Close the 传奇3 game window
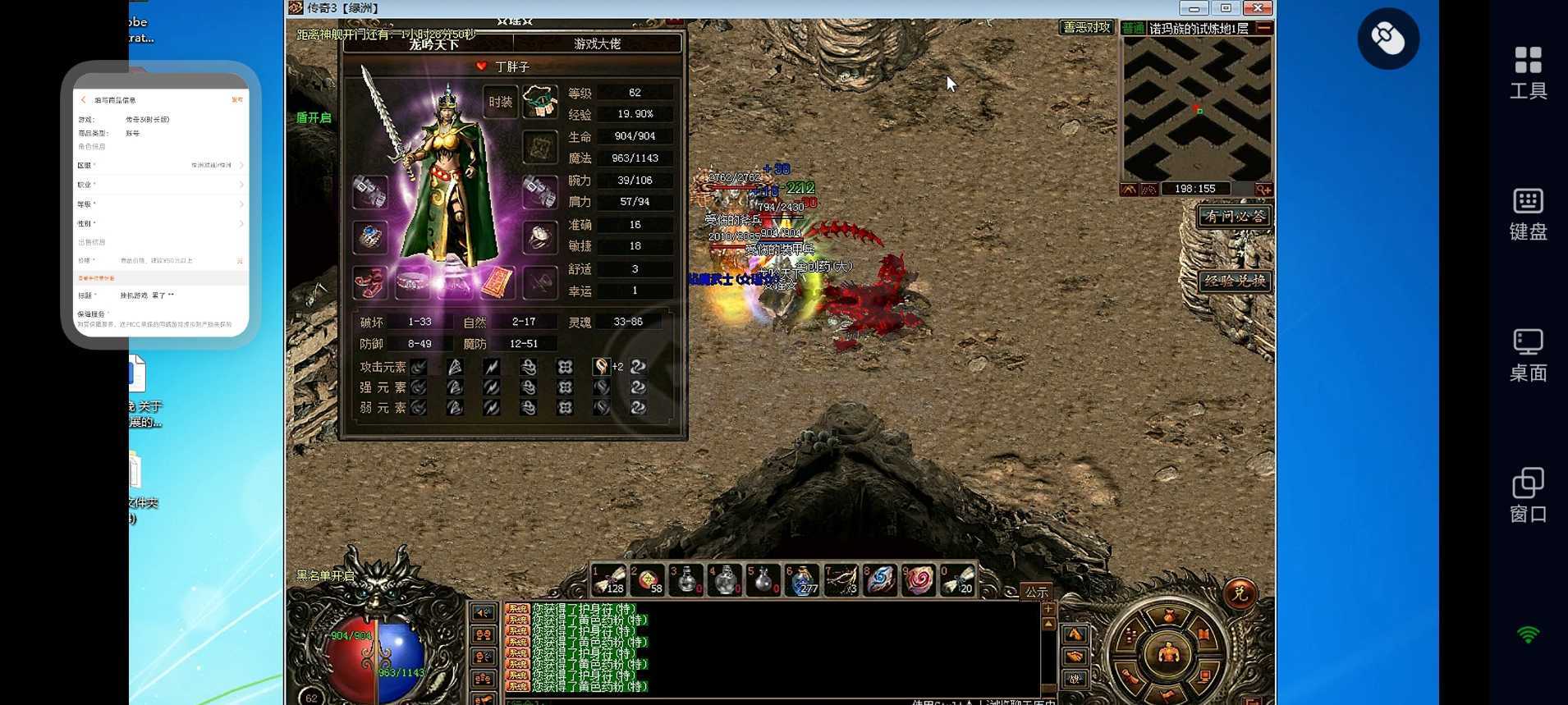Screen dimensions: 1568x705 click(1257, 8)
